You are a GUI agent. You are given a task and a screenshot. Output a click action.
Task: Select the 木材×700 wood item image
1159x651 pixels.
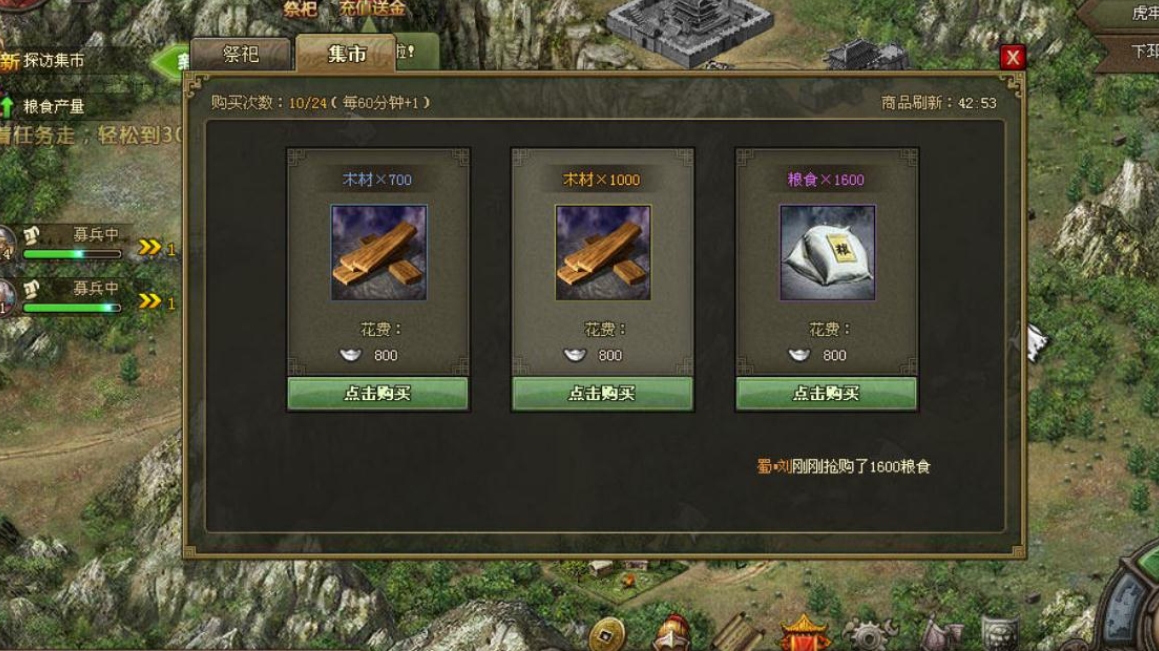379,253
